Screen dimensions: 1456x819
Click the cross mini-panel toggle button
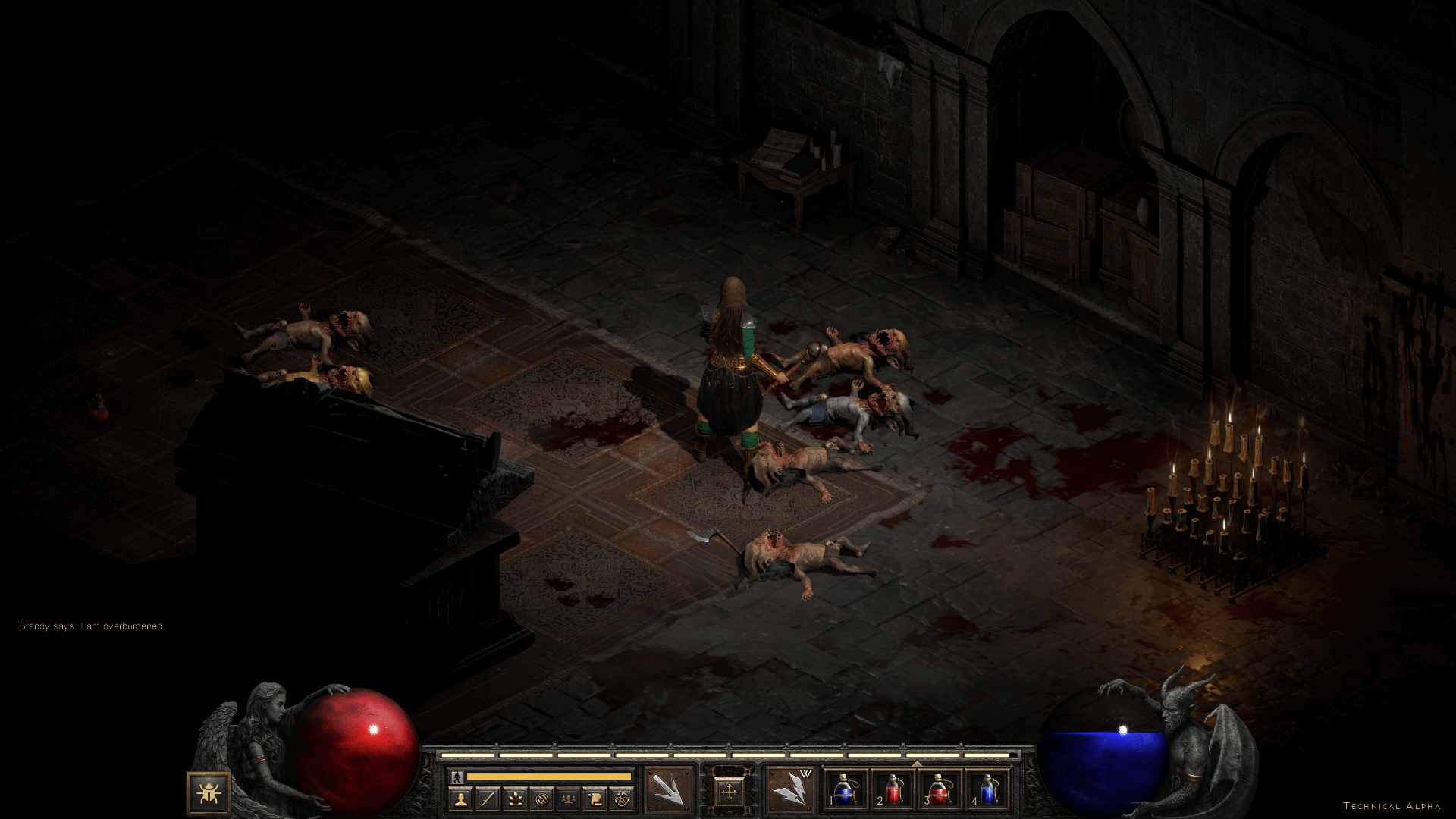click(x=730, y=792)
